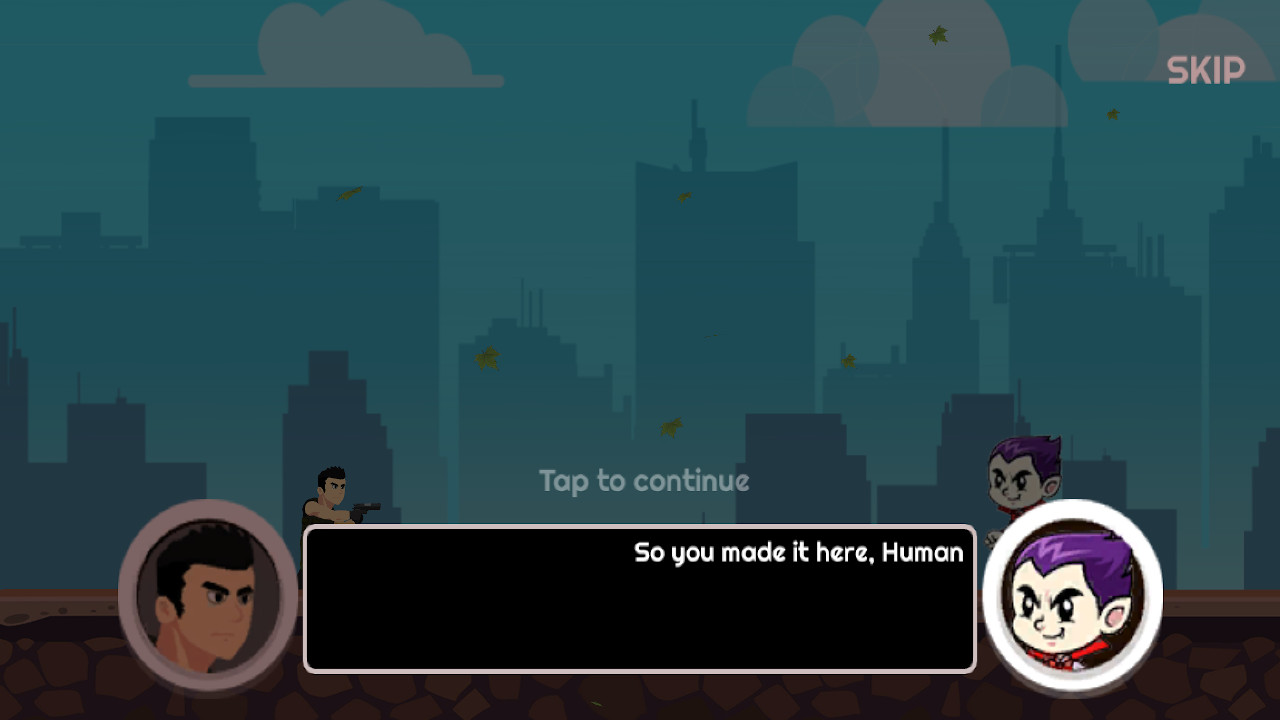The width and height of the screenshot is (1280, 720).
Task: Click the SKIP button
Action: click(1205, 69)
